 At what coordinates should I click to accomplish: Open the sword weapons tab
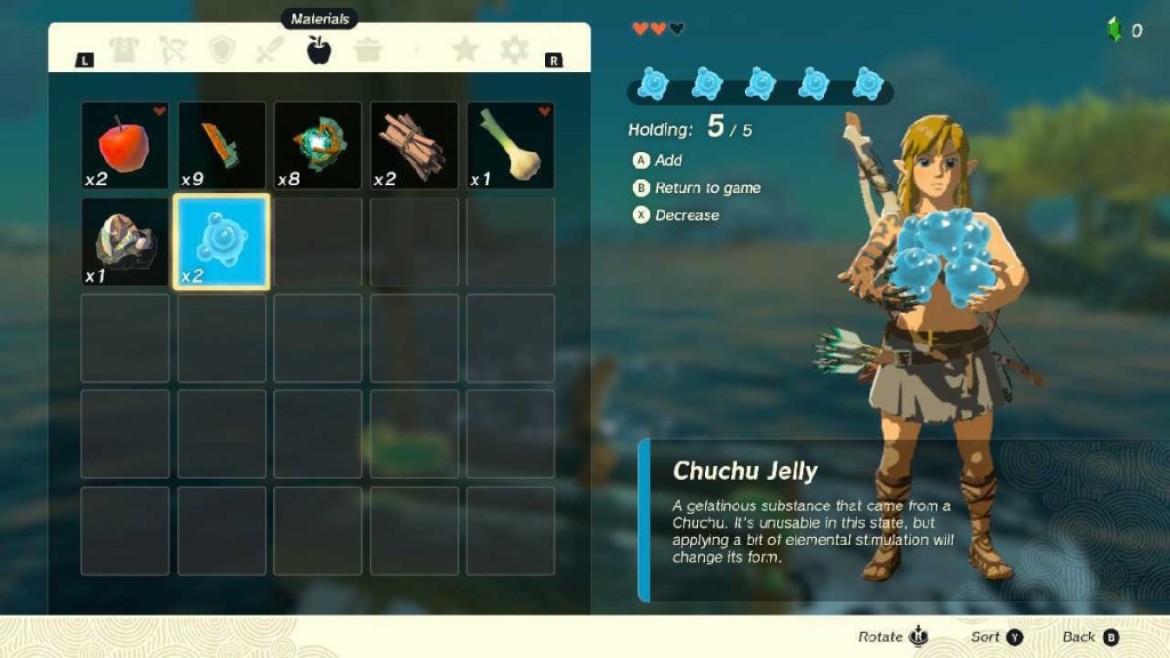pos(270,51)
